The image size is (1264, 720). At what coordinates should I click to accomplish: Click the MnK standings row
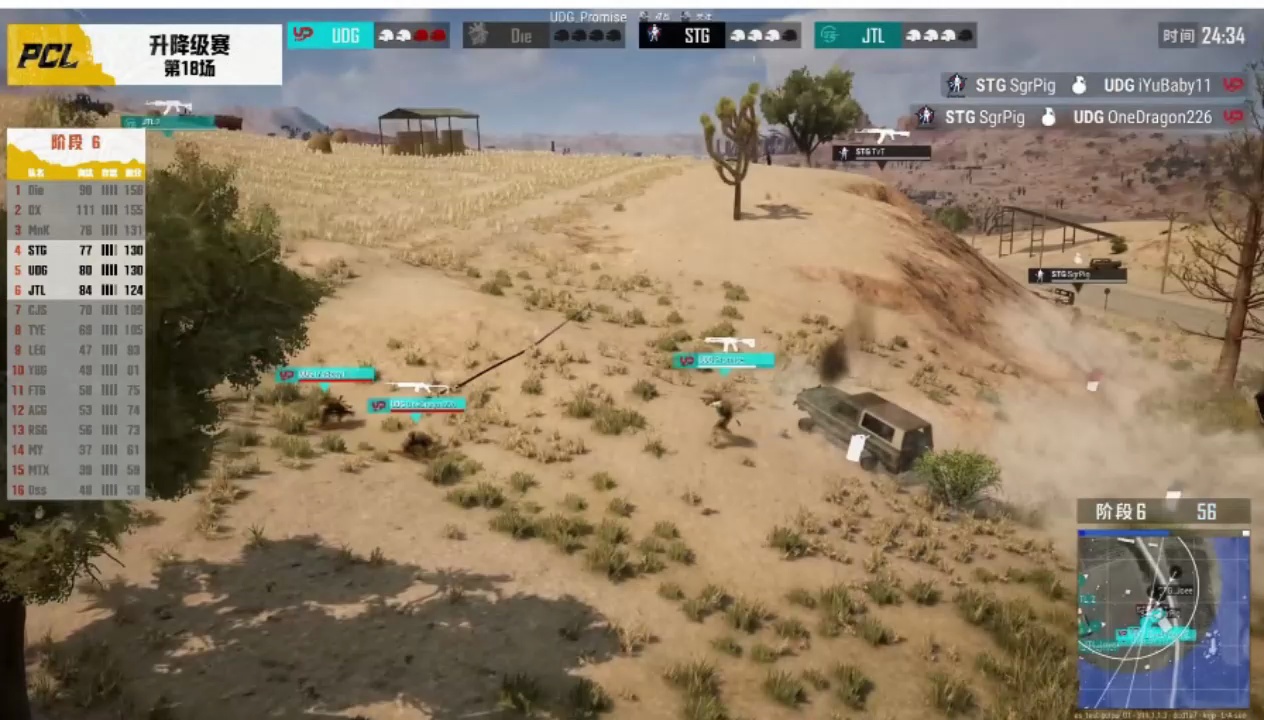pyautogui.click(x=76, y=230)
